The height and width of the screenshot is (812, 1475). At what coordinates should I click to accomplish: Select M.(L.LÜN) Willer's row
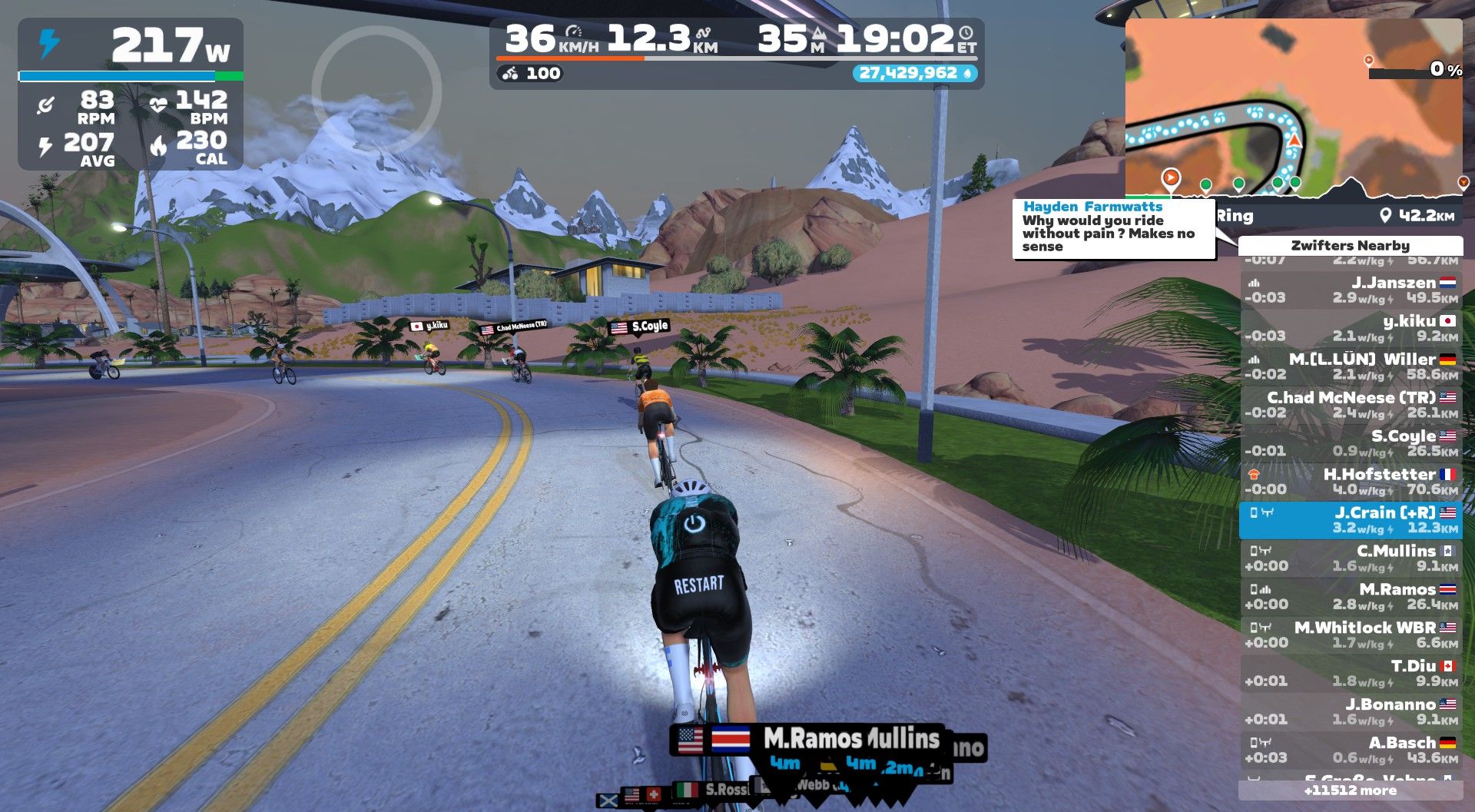pyautogui.click(x=1351, y=367)
